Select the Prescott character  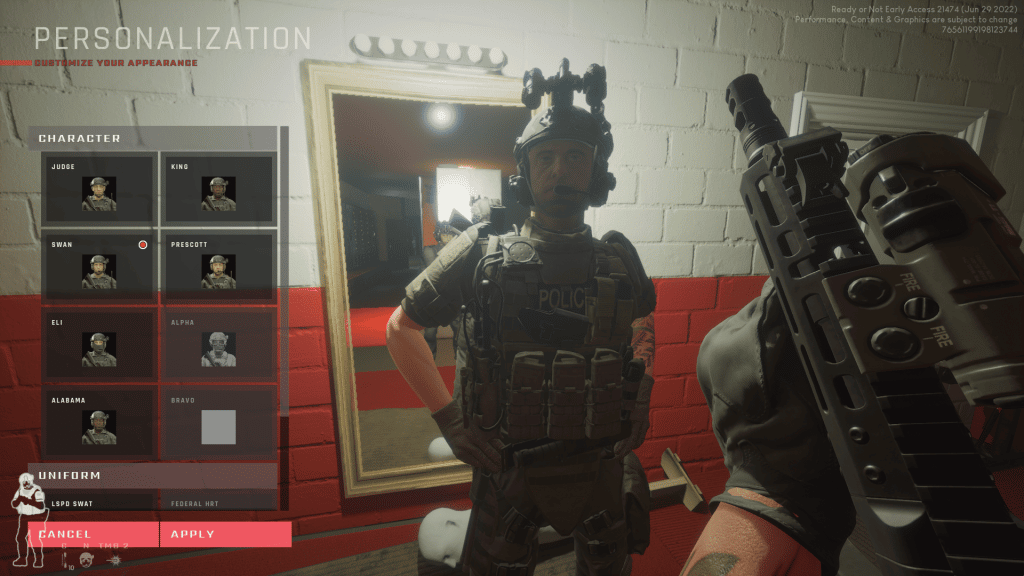[x=217, y=267]
